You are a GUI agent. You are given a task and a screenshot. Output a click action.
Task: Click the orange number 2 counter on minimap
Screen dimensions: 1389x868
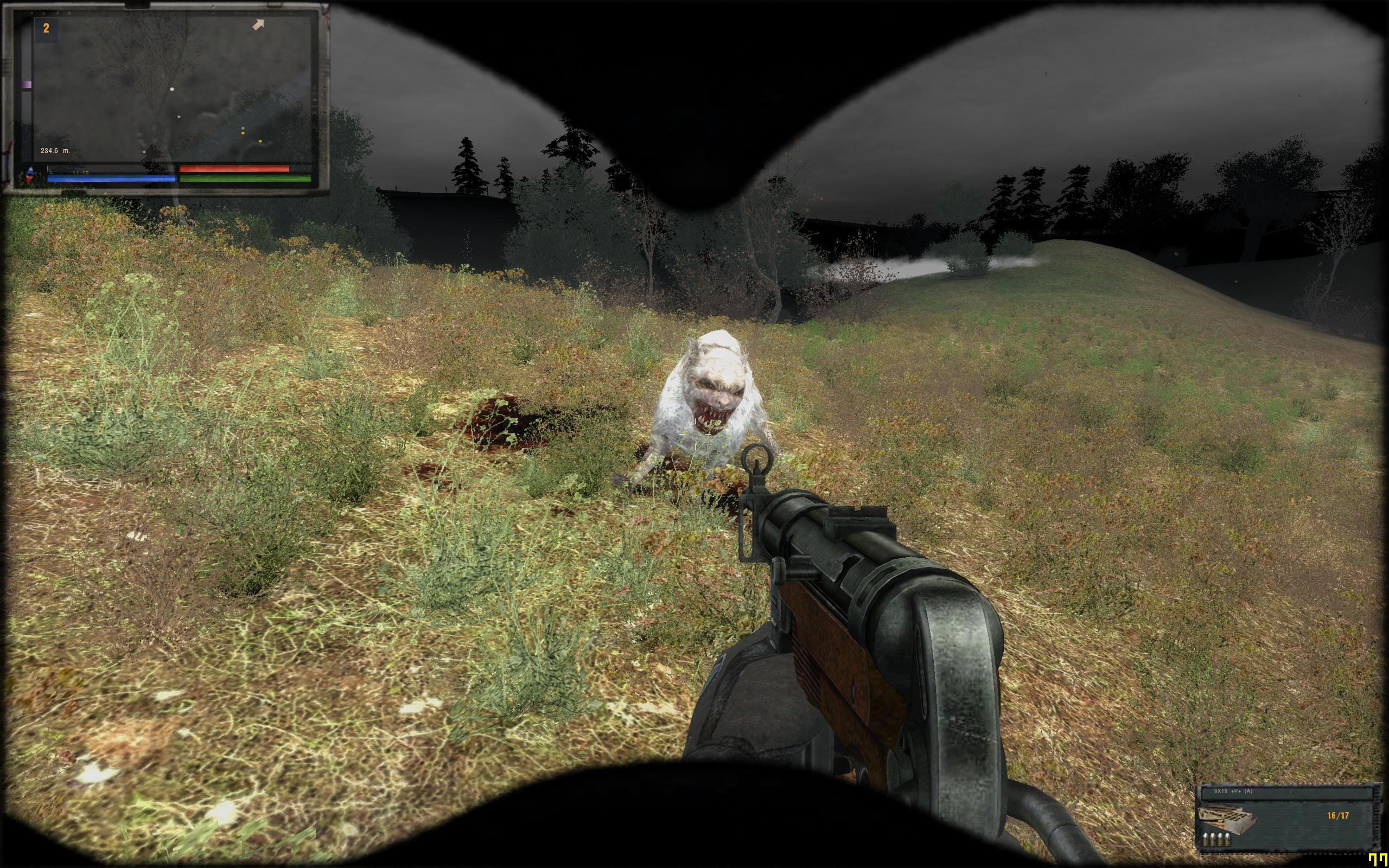tap(47, 29)
